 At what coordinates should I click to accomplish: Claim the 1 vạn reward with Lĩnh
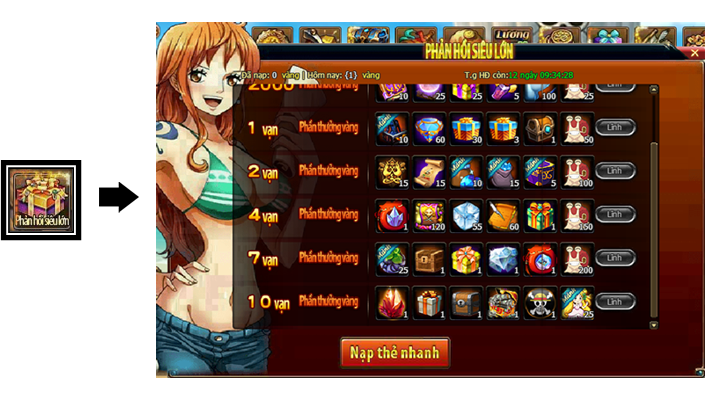tap(615, 127)
